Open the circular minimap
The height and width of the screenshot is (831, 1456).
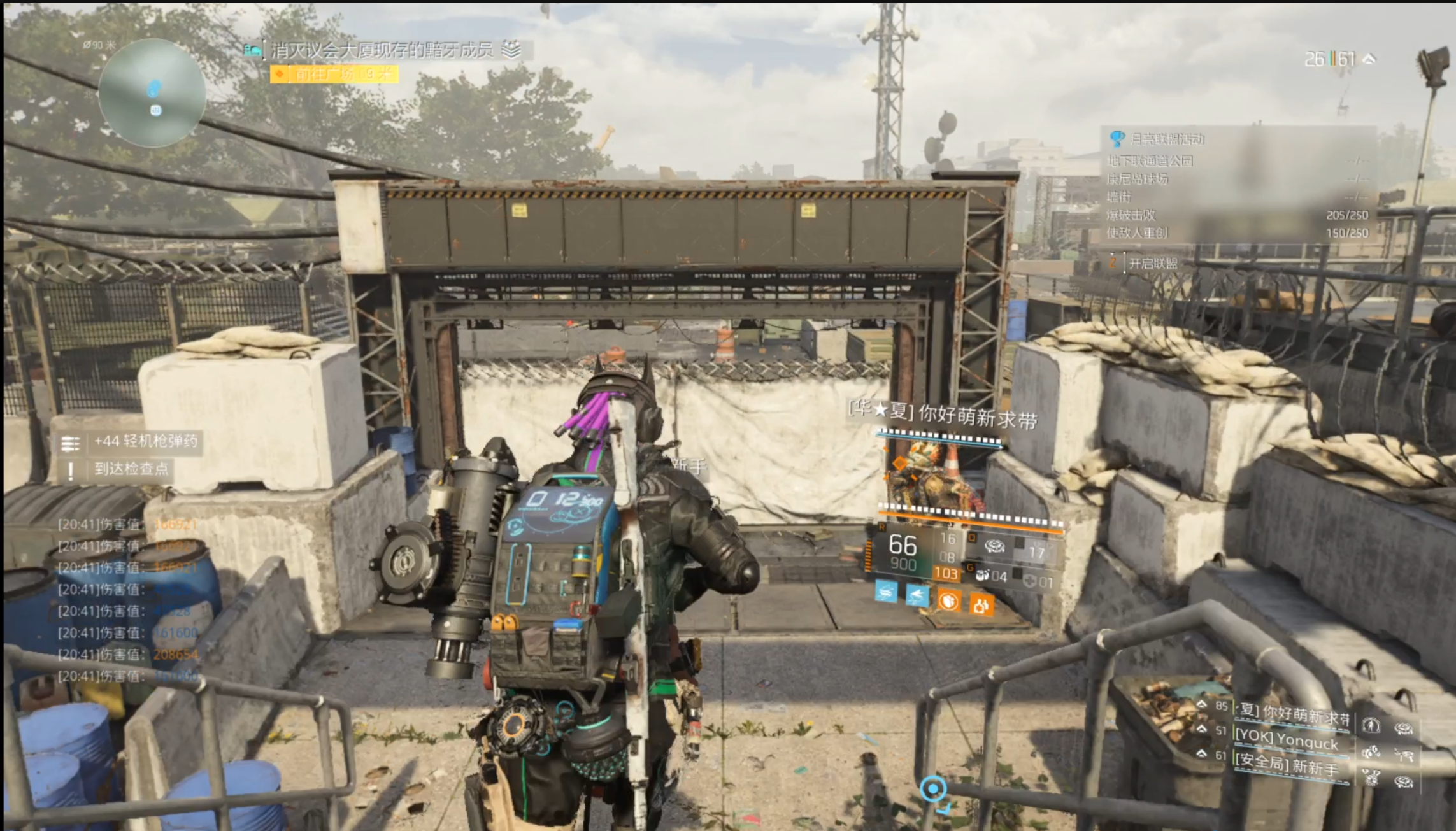click(x=152, y=93)
